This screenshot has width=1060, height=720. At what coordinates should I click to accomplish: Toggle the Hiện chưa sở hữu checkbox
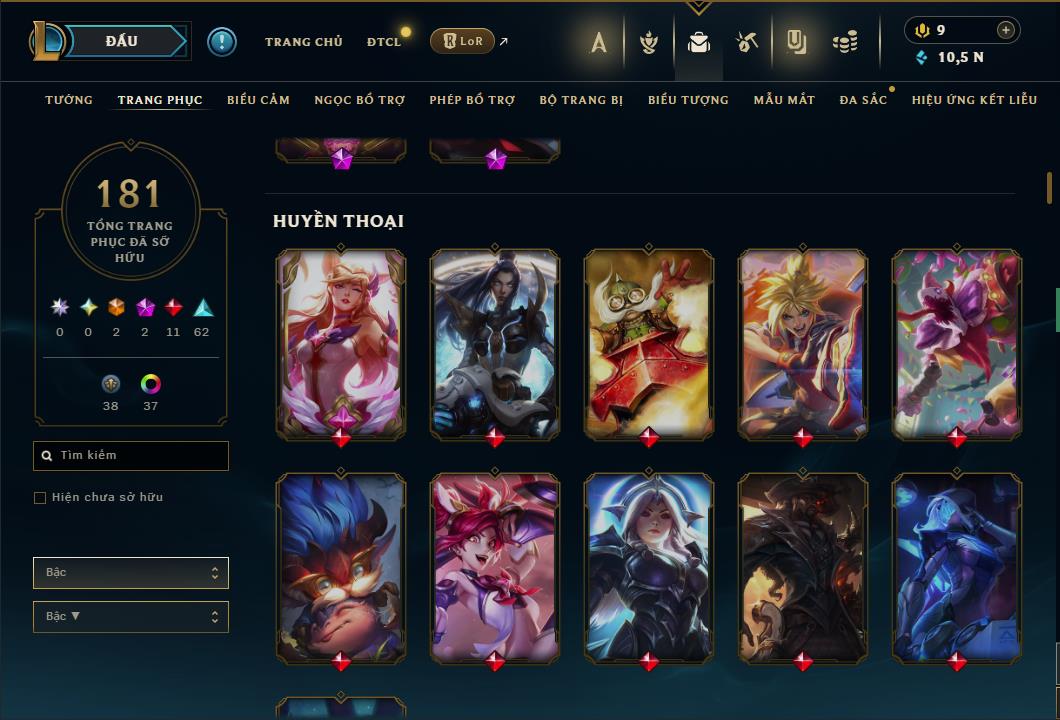(x=40, y=498)
